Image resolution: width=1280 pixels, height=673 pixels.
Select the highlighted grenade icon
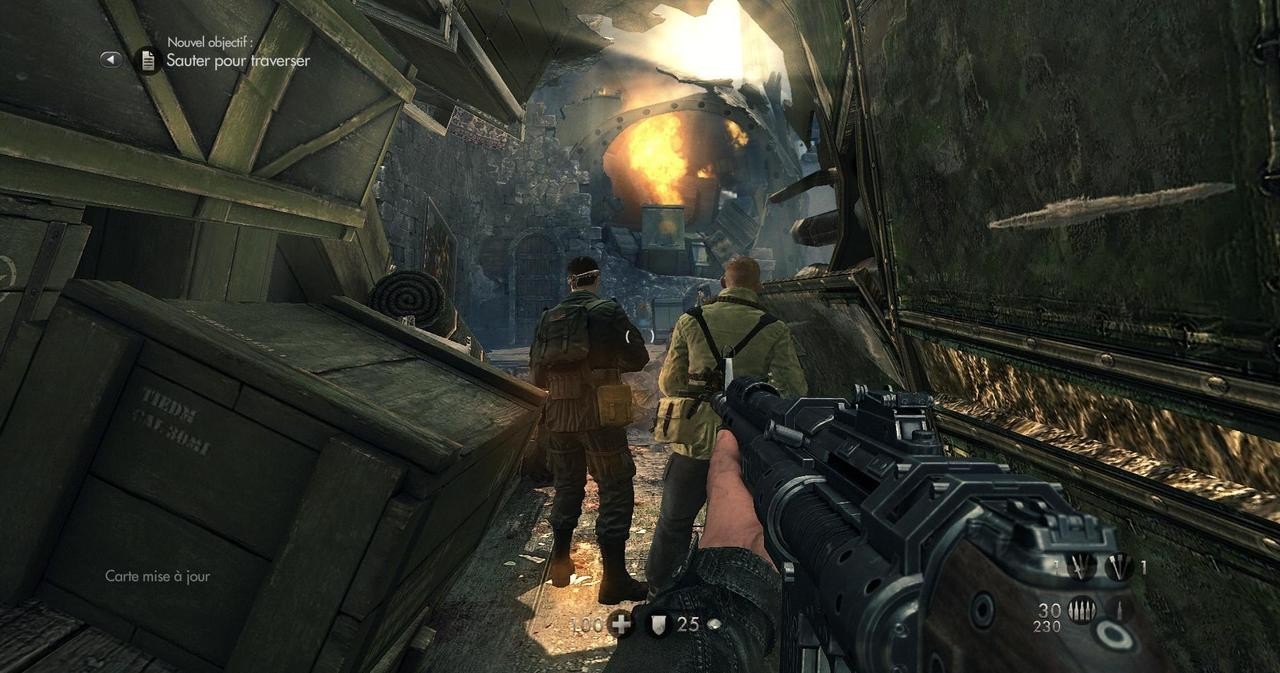[1118, 567]
